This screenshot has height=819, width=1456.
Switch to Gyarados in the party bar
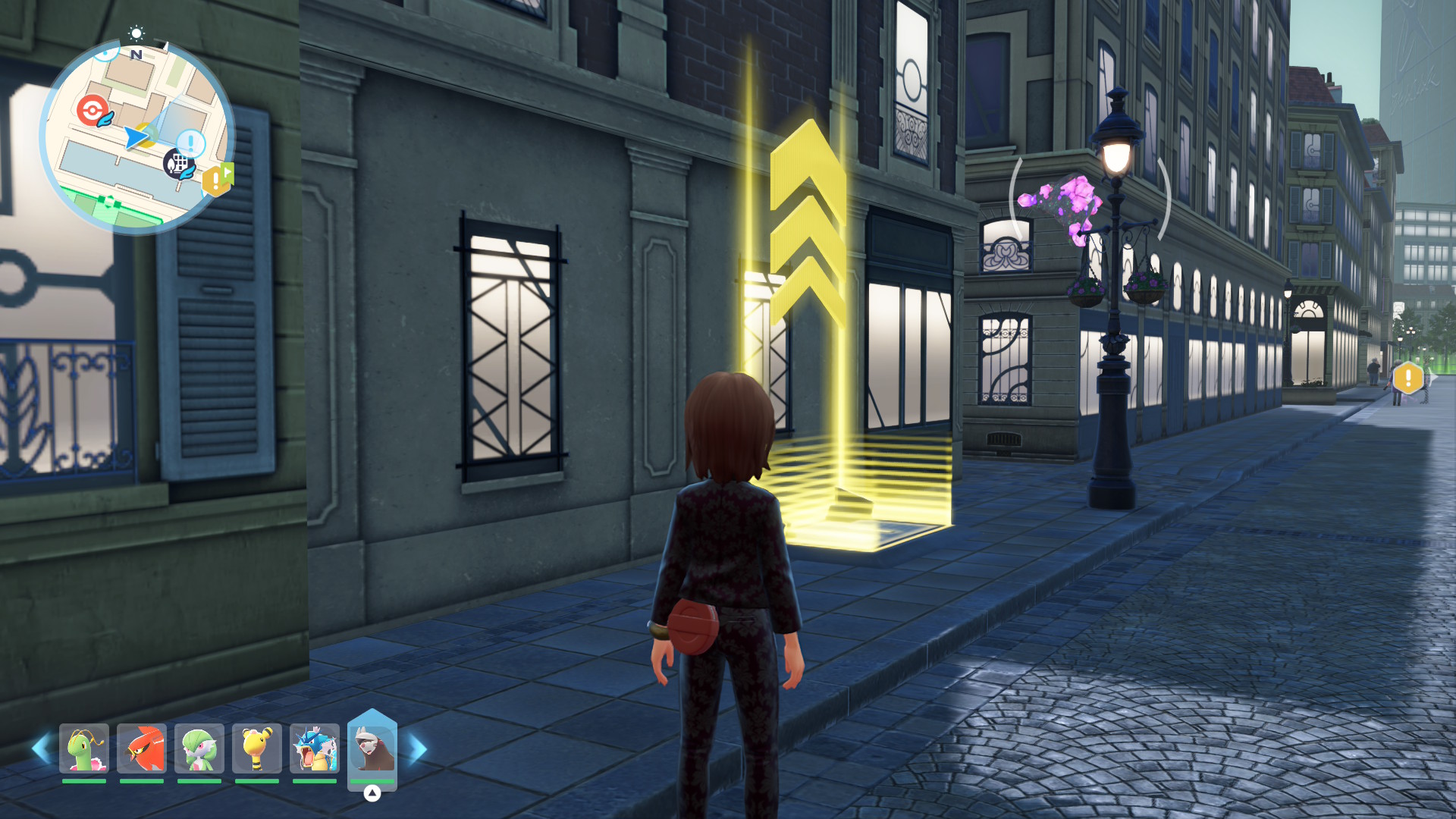click(x=315, y=748)
